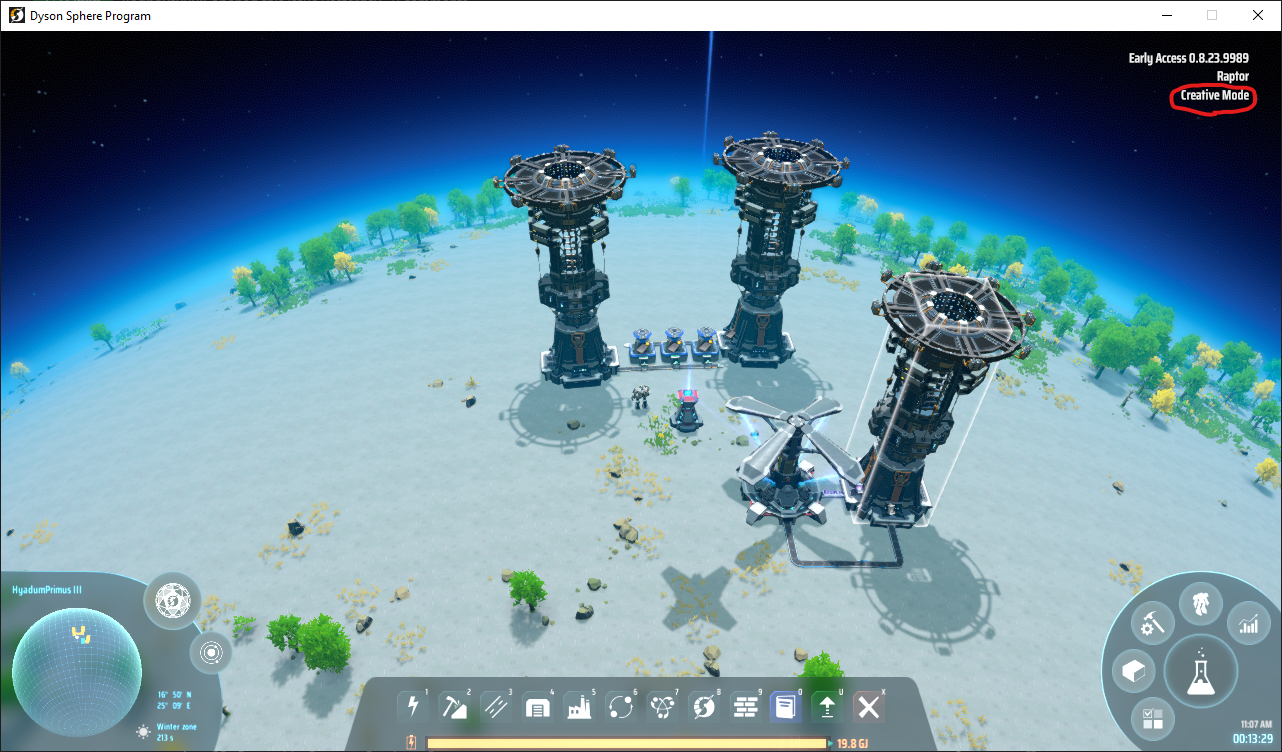The image size is (1282, 752).
Task: Open the Resource Extraction category with pickaxe icon
Action: coord(456,706)
